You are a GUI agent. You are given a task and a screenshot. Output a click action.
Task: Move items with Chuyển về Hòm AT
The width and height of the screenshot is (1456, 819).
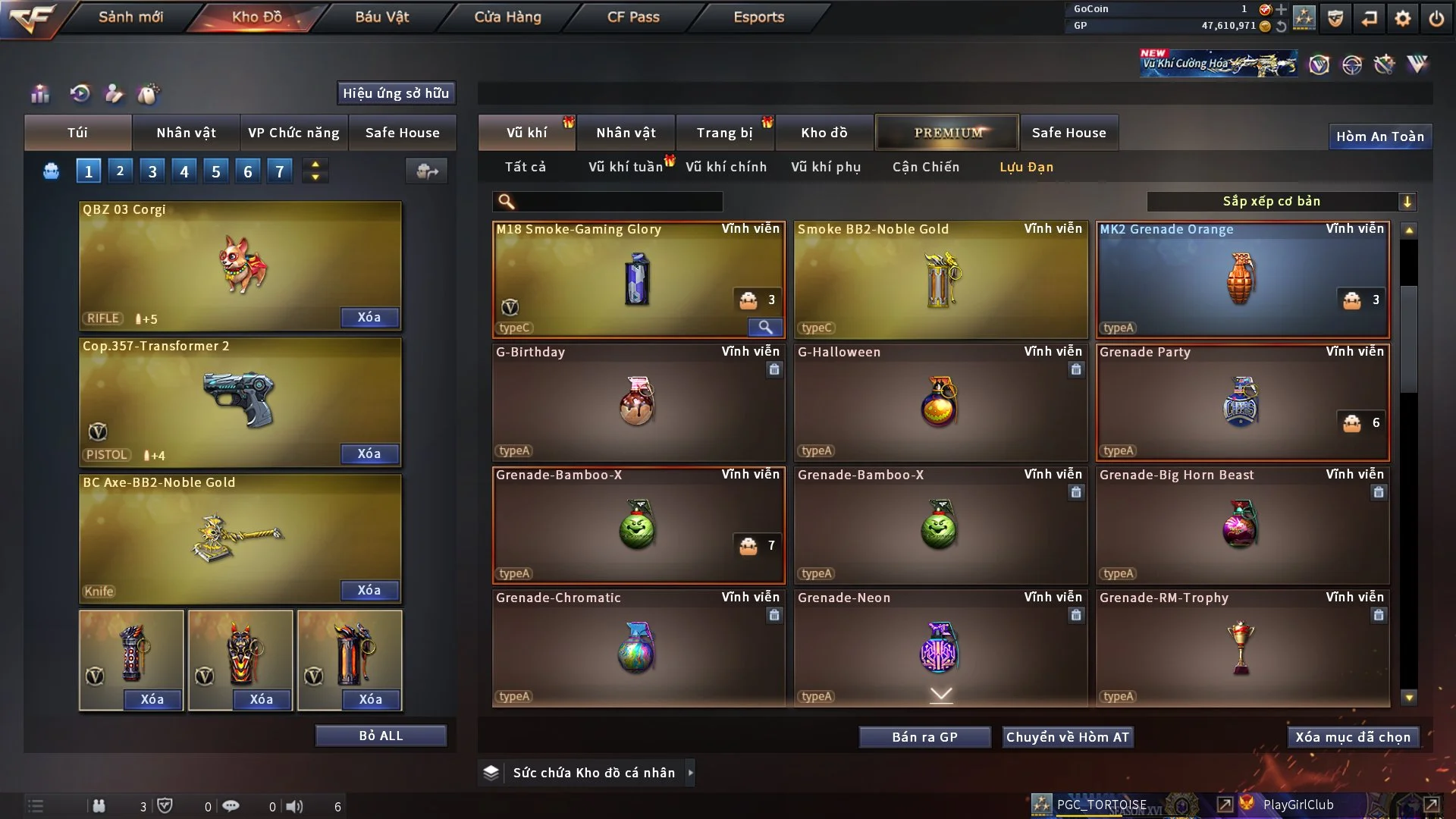point(1068,737)
